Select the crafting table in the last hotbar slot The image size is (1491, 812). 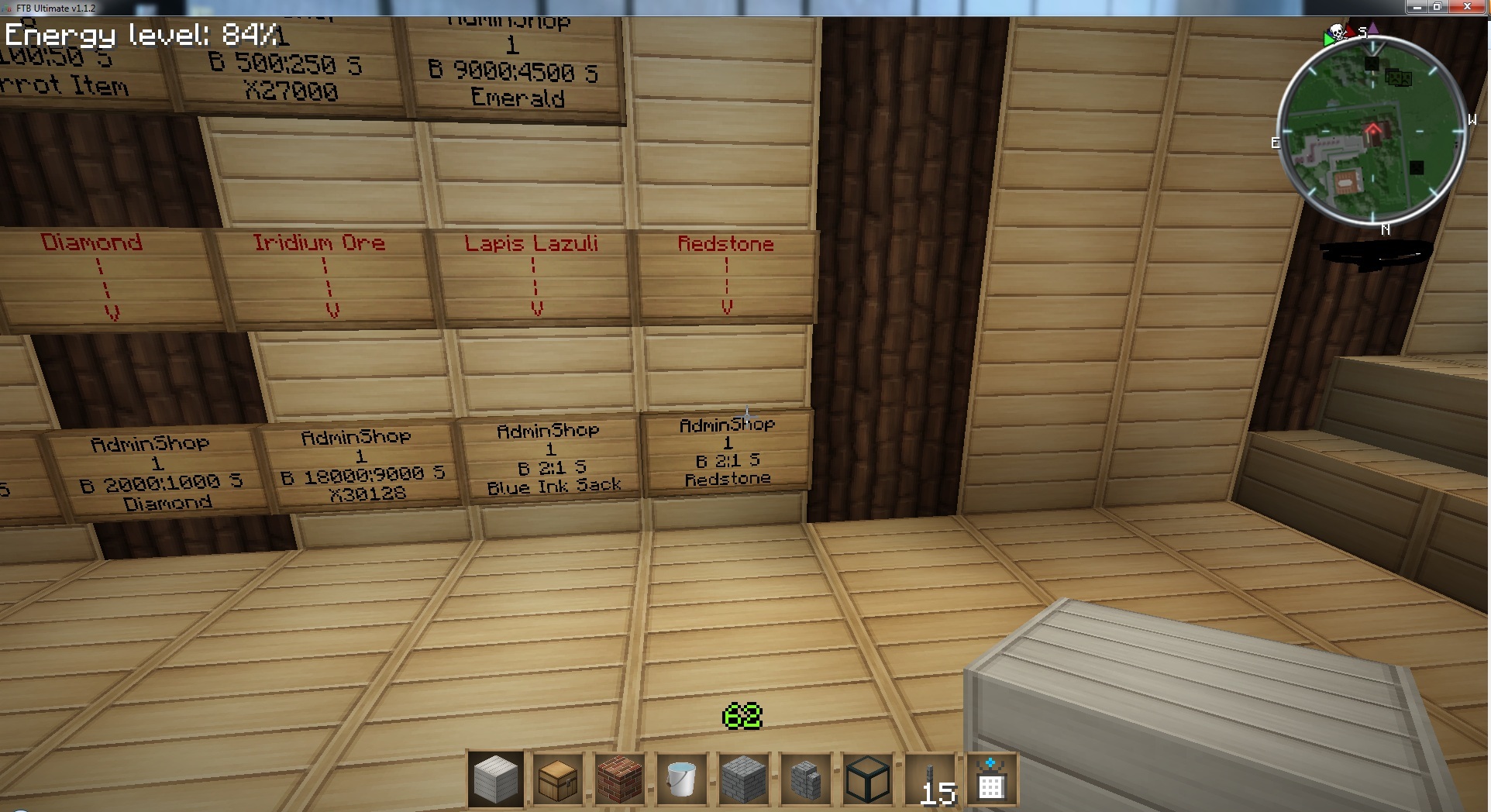(x=992, y=779)
